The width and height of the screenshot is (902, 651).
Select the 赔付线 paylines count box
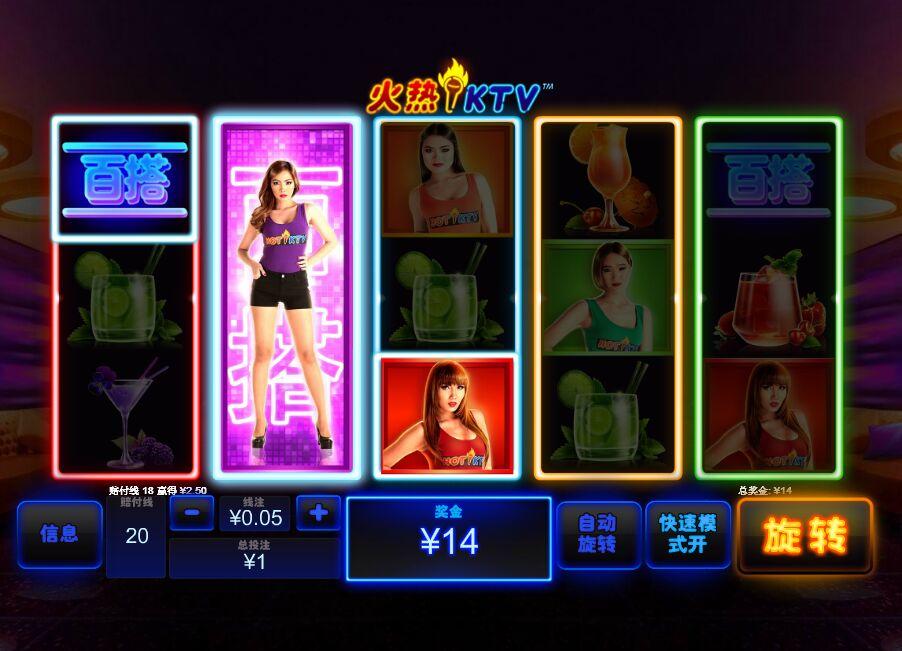136,536
